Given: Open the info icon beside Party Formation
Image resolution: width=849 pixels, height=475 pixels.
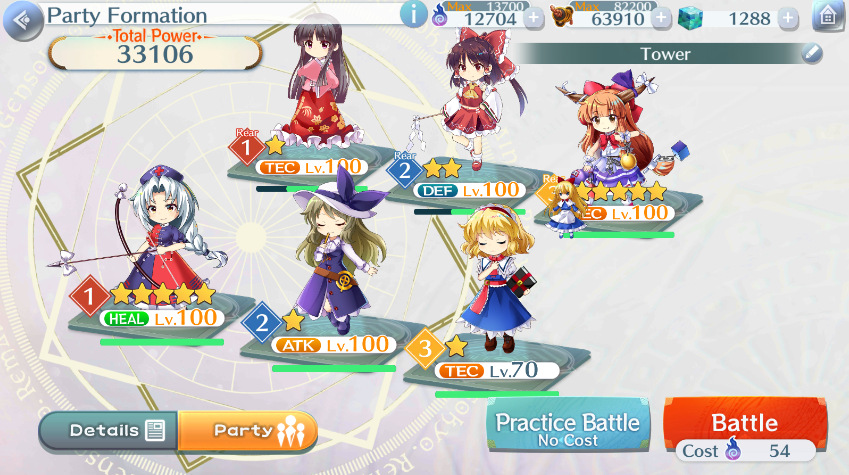Looking at the screenshot, I should click(x=413, y=15).
